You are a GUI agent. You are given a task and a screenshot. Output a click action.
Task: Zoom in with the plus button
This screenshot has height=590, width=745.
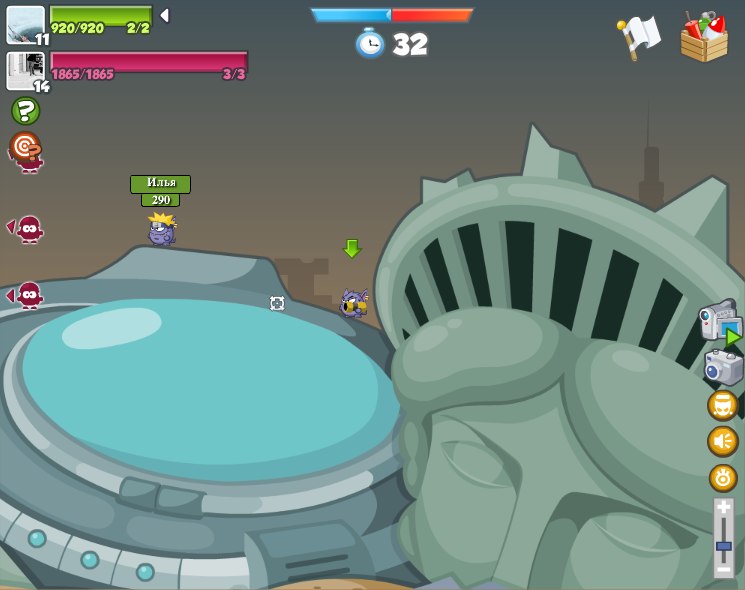[724, 508]
